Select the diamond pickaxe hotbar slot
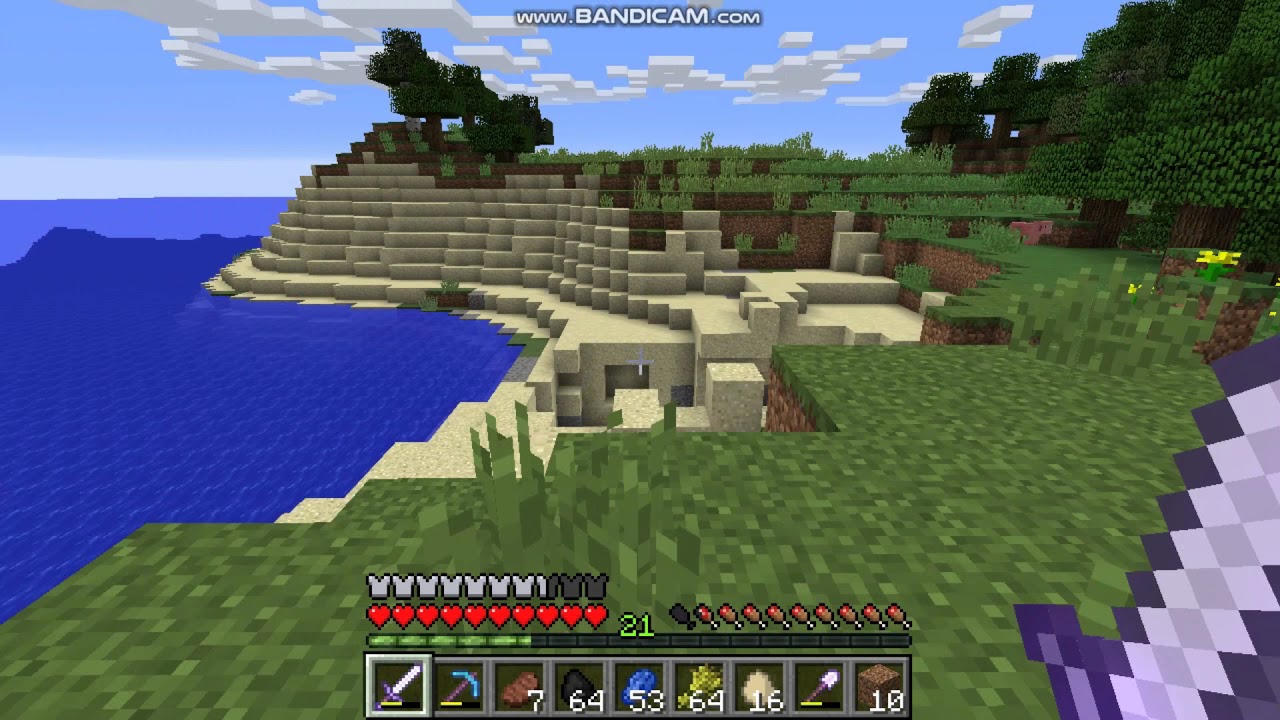Image resolution: width=1280 pixels, height=720 pixels. click(x=459, y=686)
